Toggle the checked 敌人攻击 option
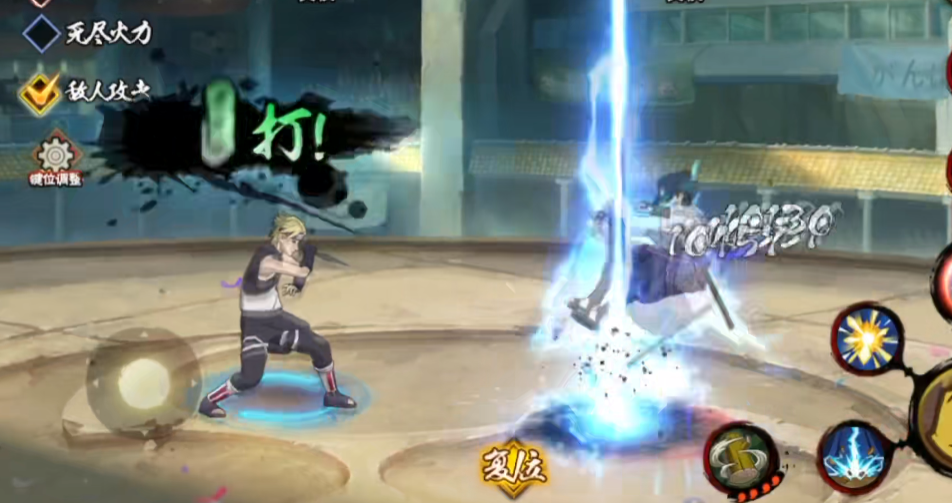 point(40,93)
